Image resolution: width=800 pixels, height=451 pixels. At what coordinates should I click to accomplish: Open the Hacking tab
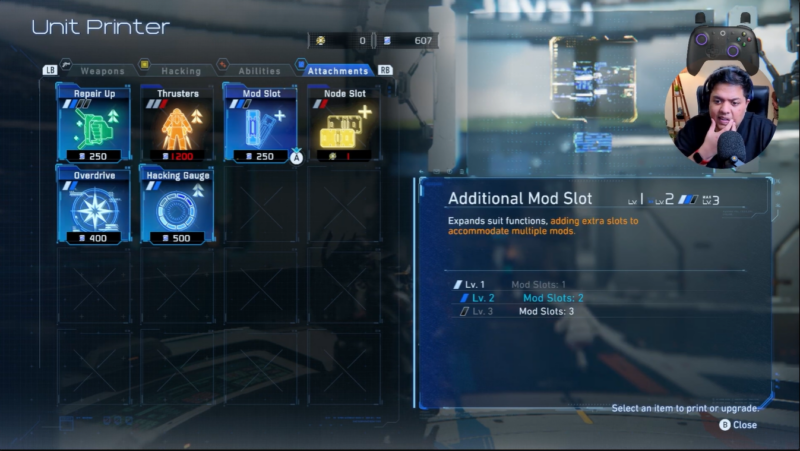point(181,71)
